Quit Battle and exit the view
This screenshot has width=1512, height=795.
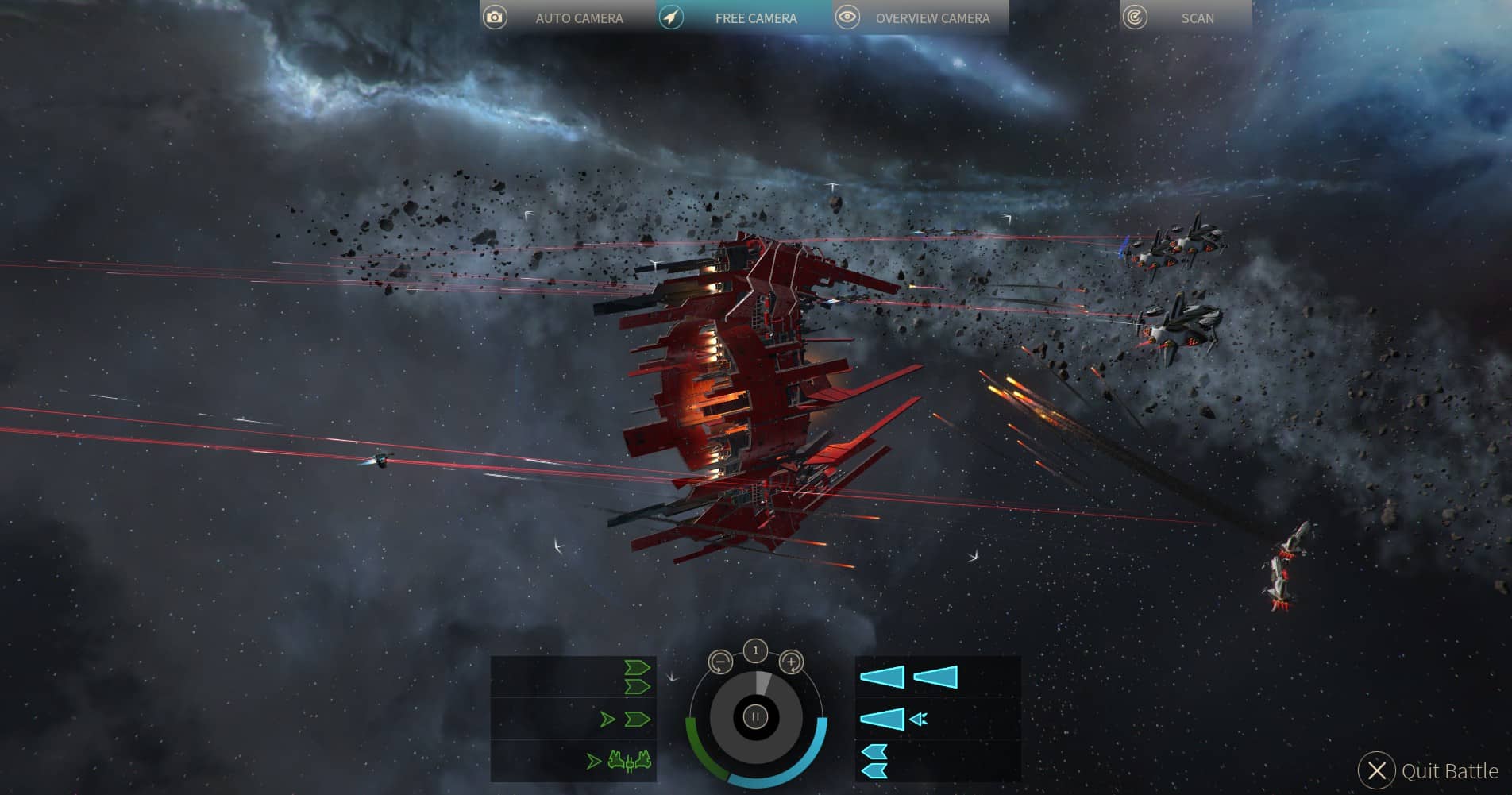click(x=1429, y=770)
